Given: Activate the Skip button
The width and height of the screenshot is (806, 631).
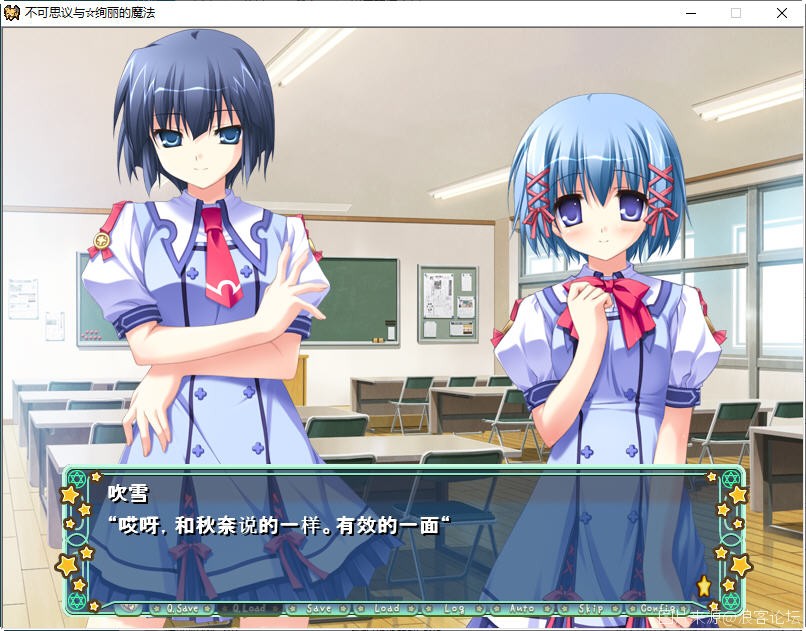Looking at the screenshot, I should click(590, 608).
